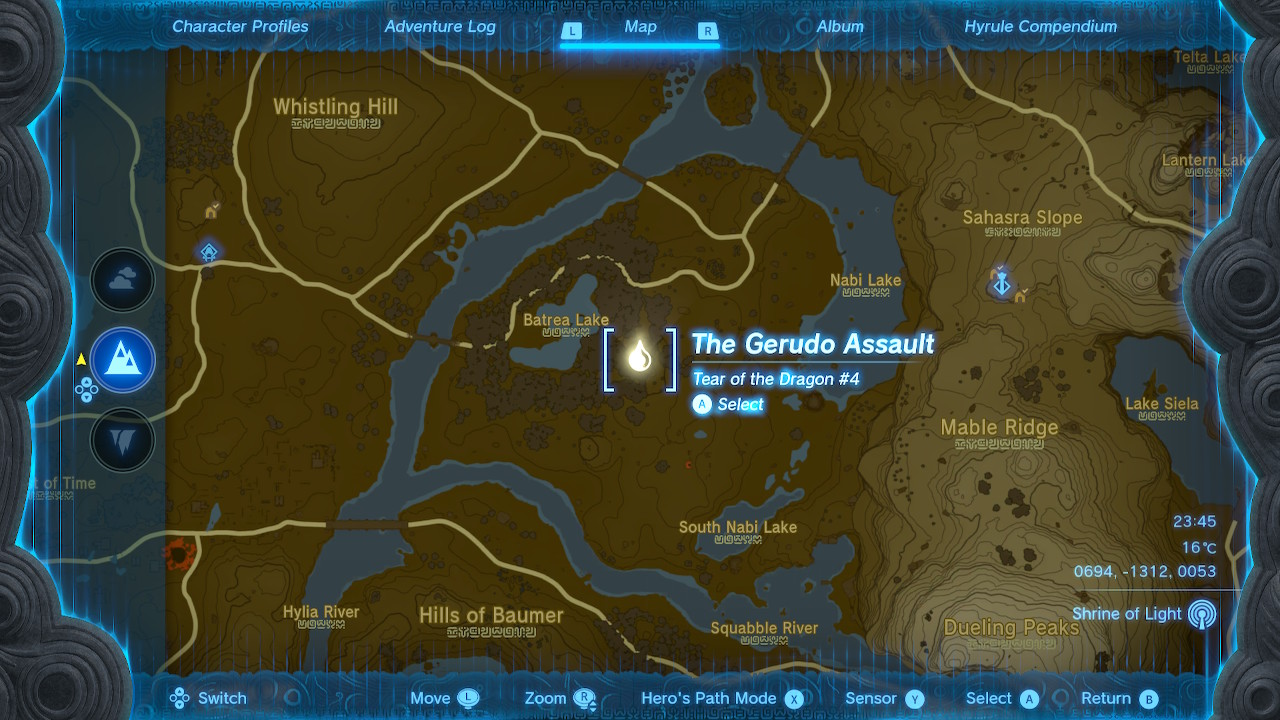Image resolution: width=1280 pixels, height=720 pixels.
Task: Switch map view to the Depths layer
Action: tap(122, 440)
